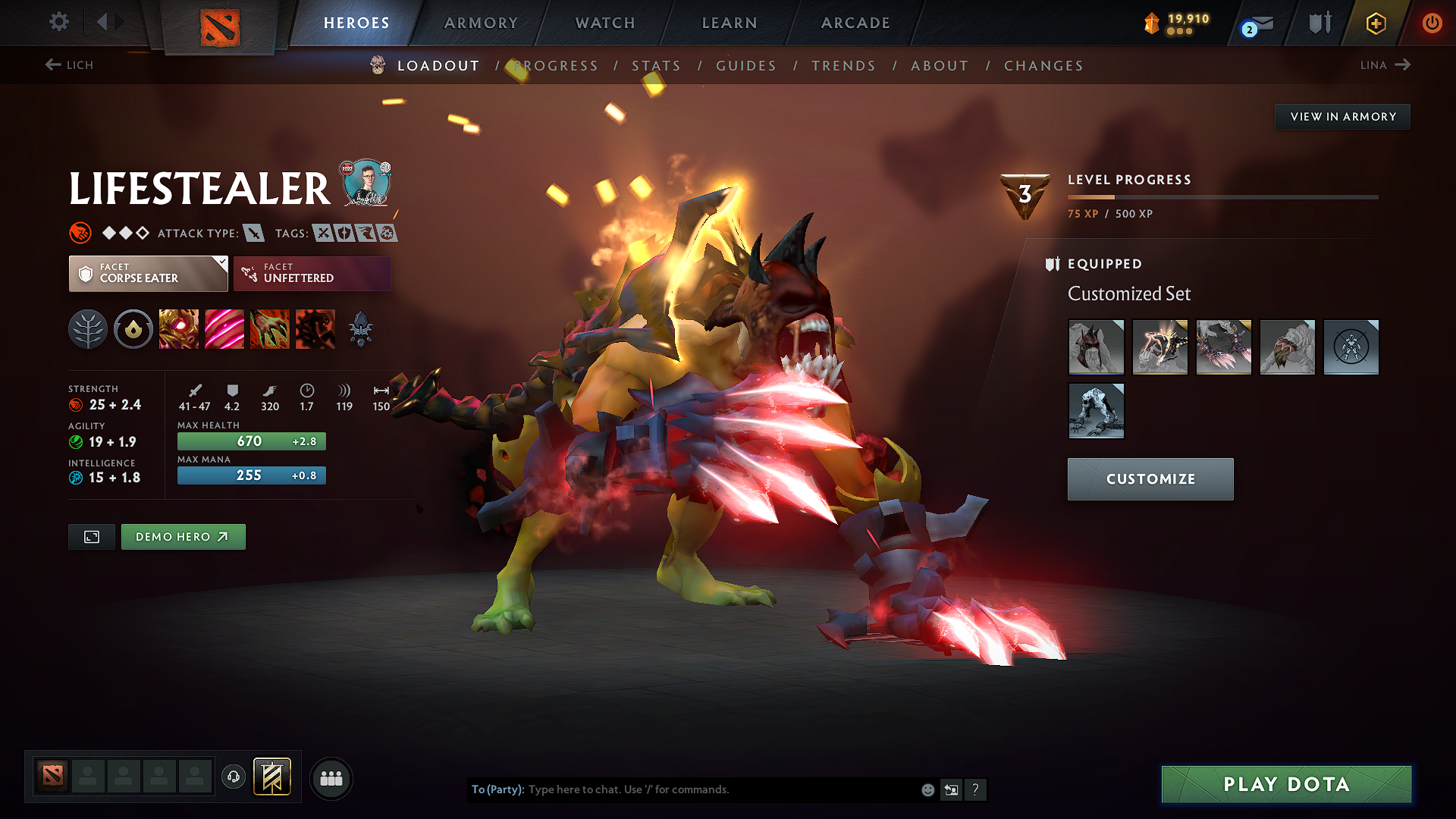Screen dimensions: 1456x819
Task: Select the Unfettered facet
Action: (311, 273)
